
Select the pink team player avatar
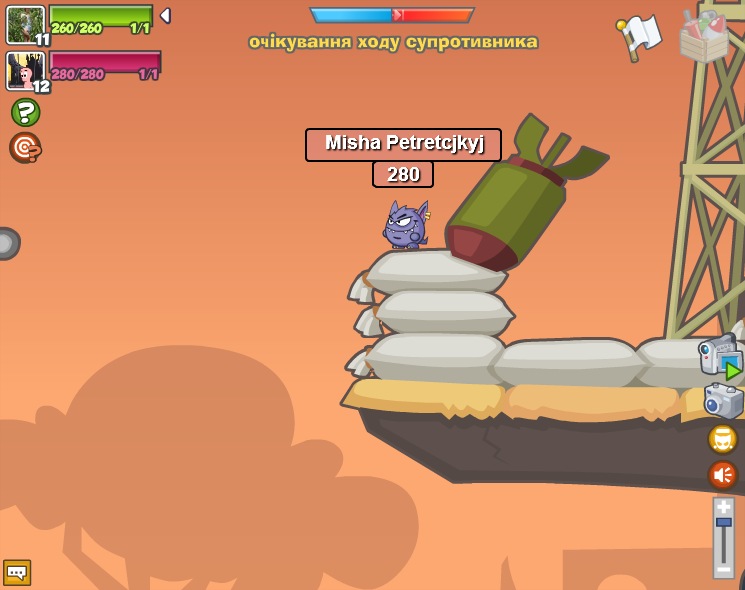click(24, 70)
